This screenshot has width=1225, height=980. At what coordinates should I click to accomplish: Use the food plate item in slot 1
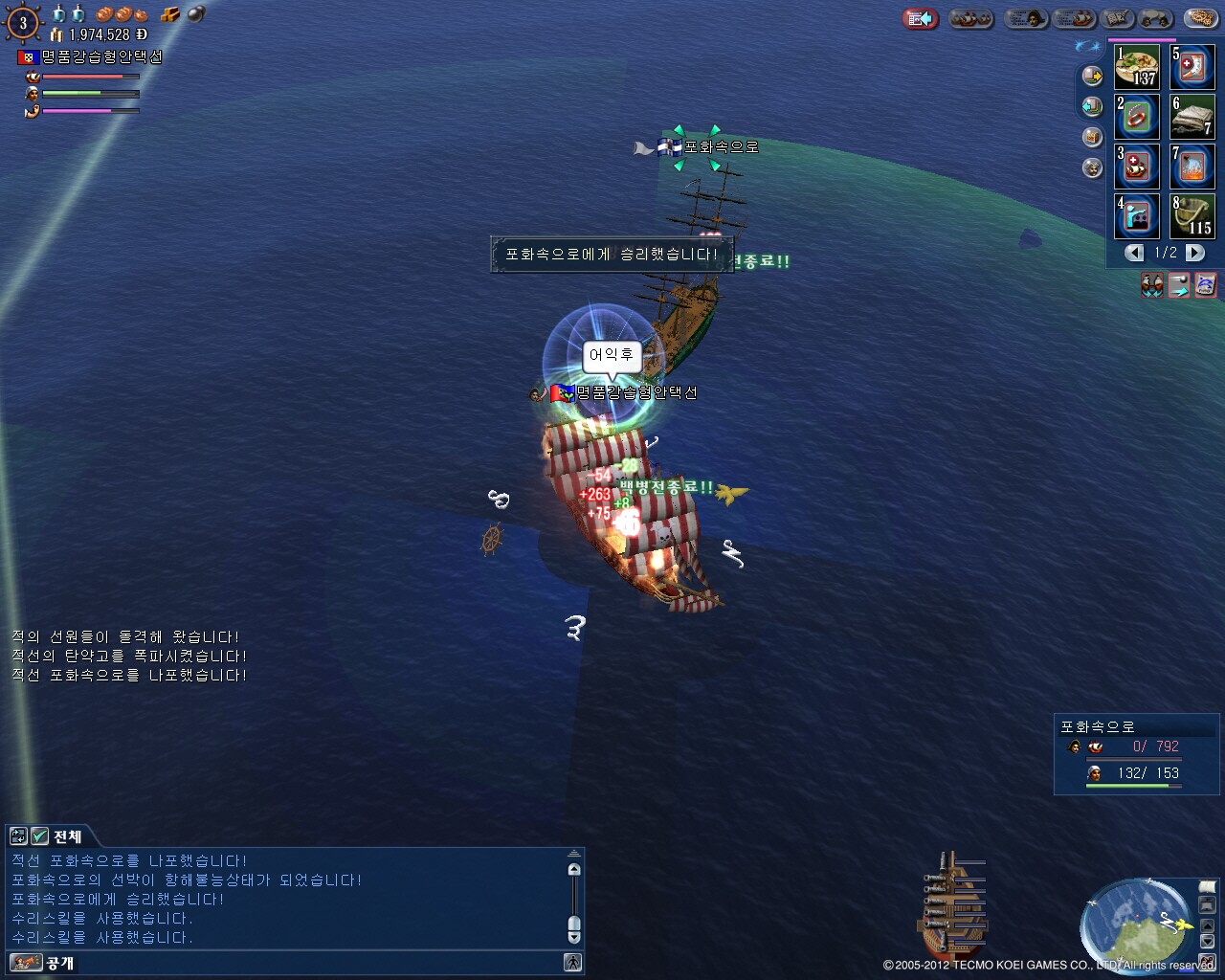point(1137,67)
